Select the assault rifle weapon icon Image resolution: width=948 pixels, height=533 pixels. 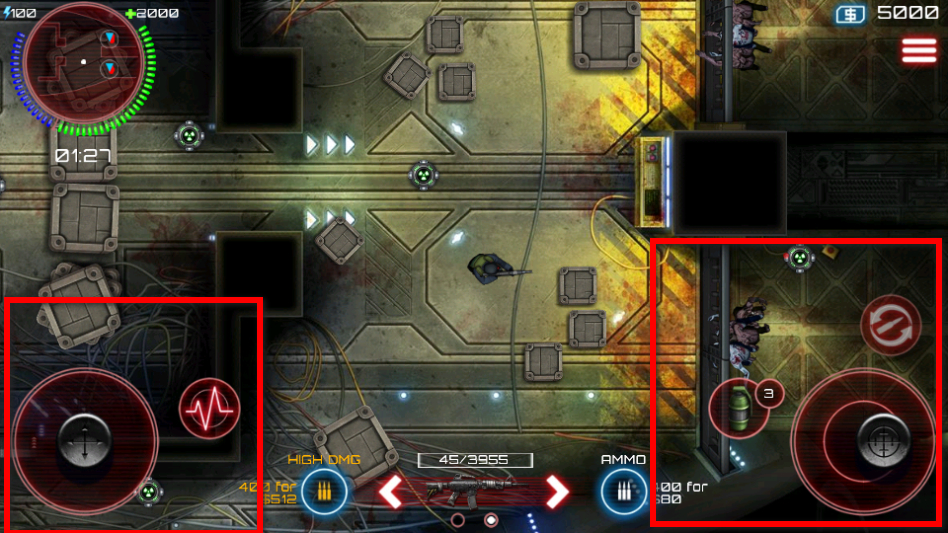(474, 490)
